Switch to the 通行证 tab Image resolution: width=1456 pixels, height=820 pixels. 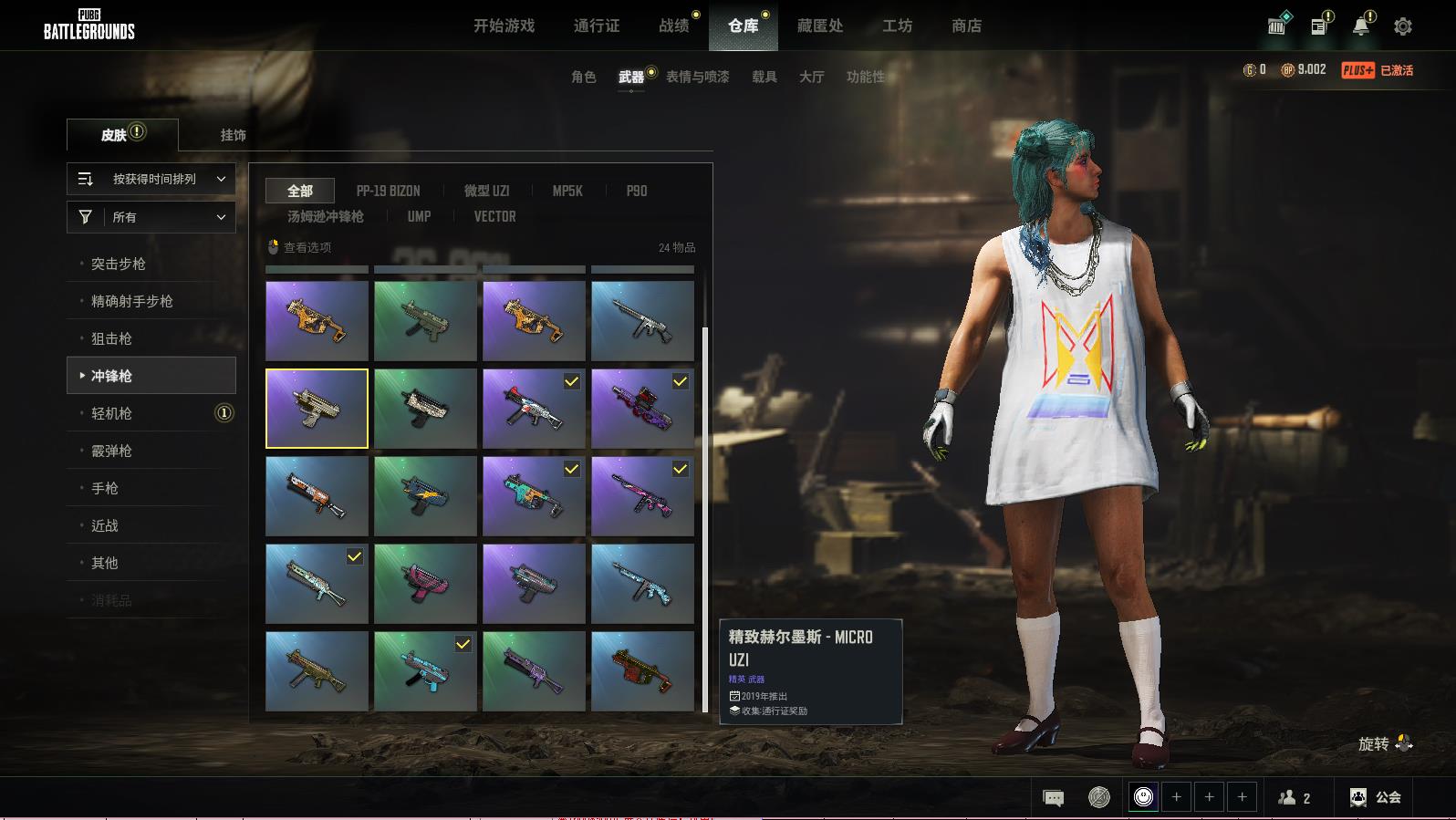tap(597, 26)
